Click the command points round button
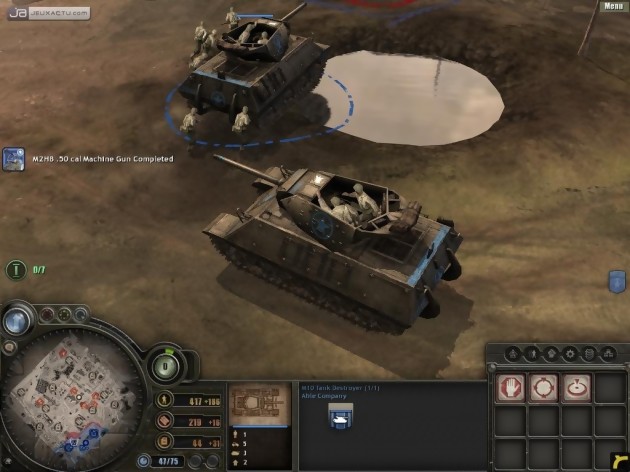630x472 pixels. click(x=164, y=365)
